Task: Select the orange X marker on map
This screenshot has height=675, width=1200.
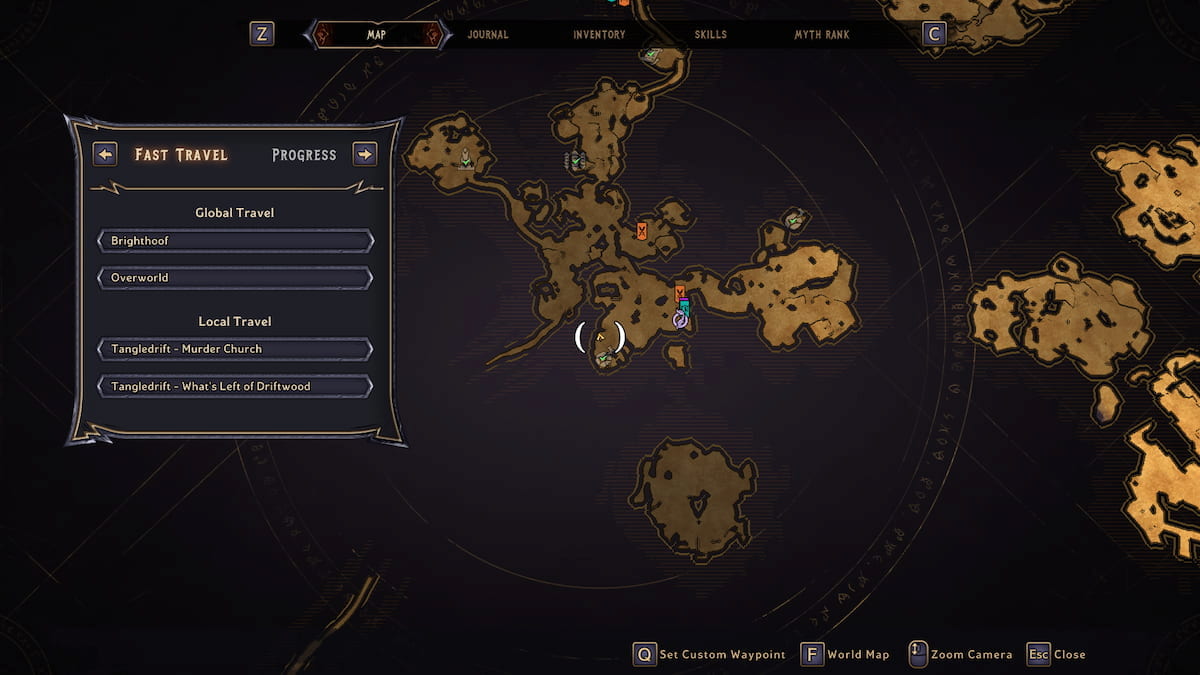Action: point(641,232)
